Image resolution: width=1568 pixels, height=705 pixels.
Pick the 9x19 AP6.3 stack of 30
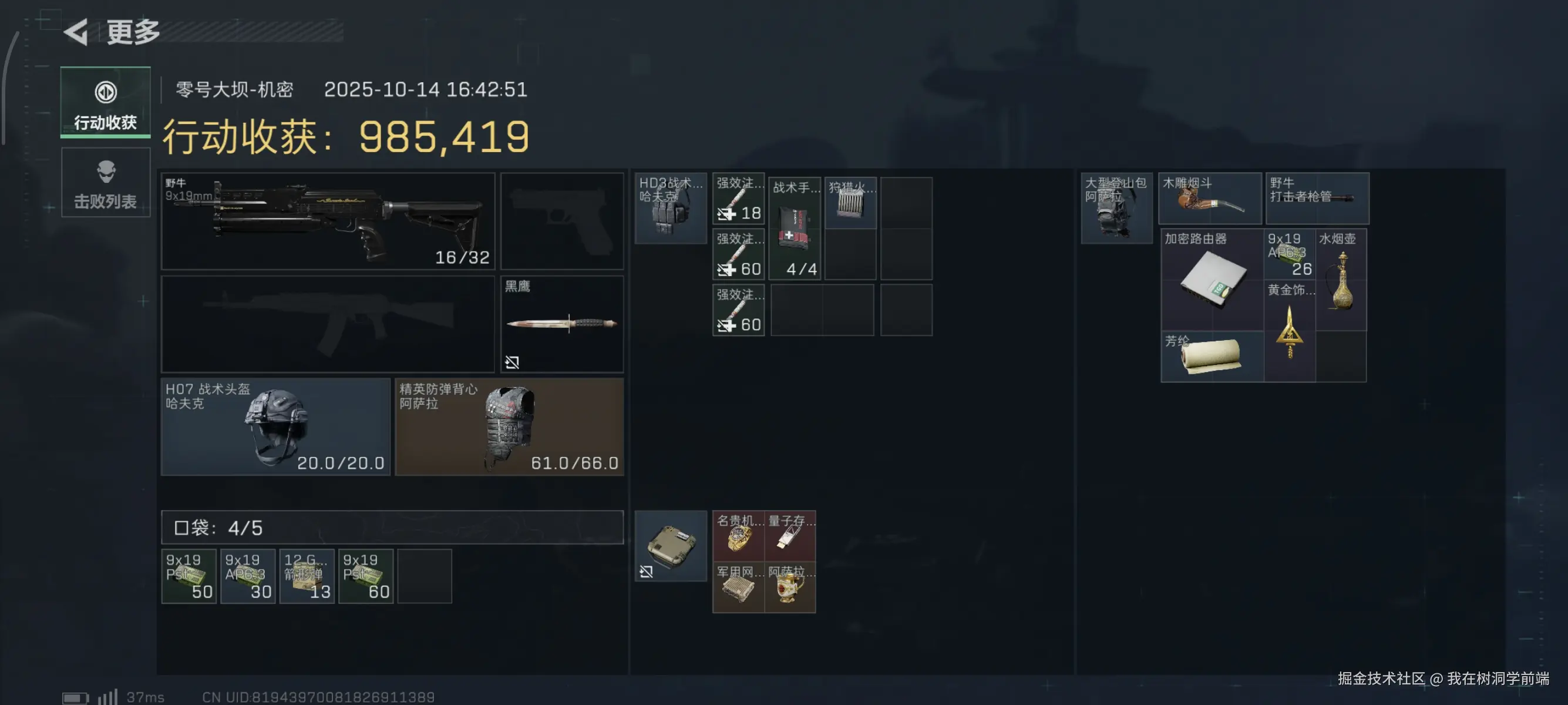[x=248, y=576]
